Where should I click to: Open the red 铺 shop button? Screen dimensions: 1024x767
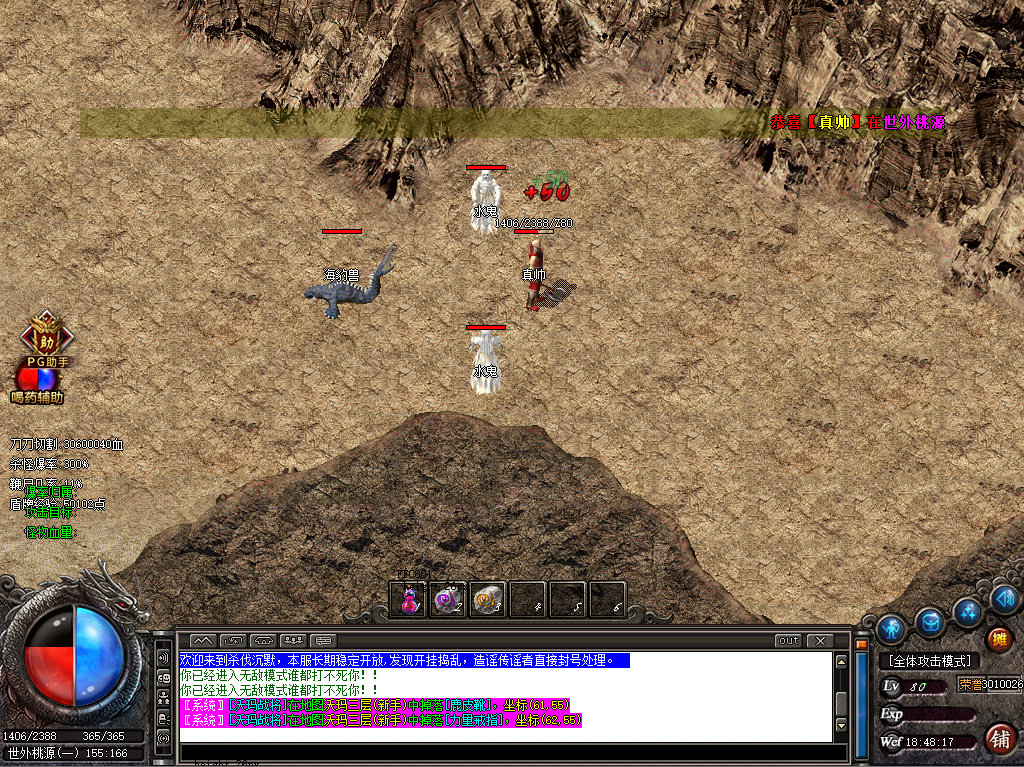998,739
